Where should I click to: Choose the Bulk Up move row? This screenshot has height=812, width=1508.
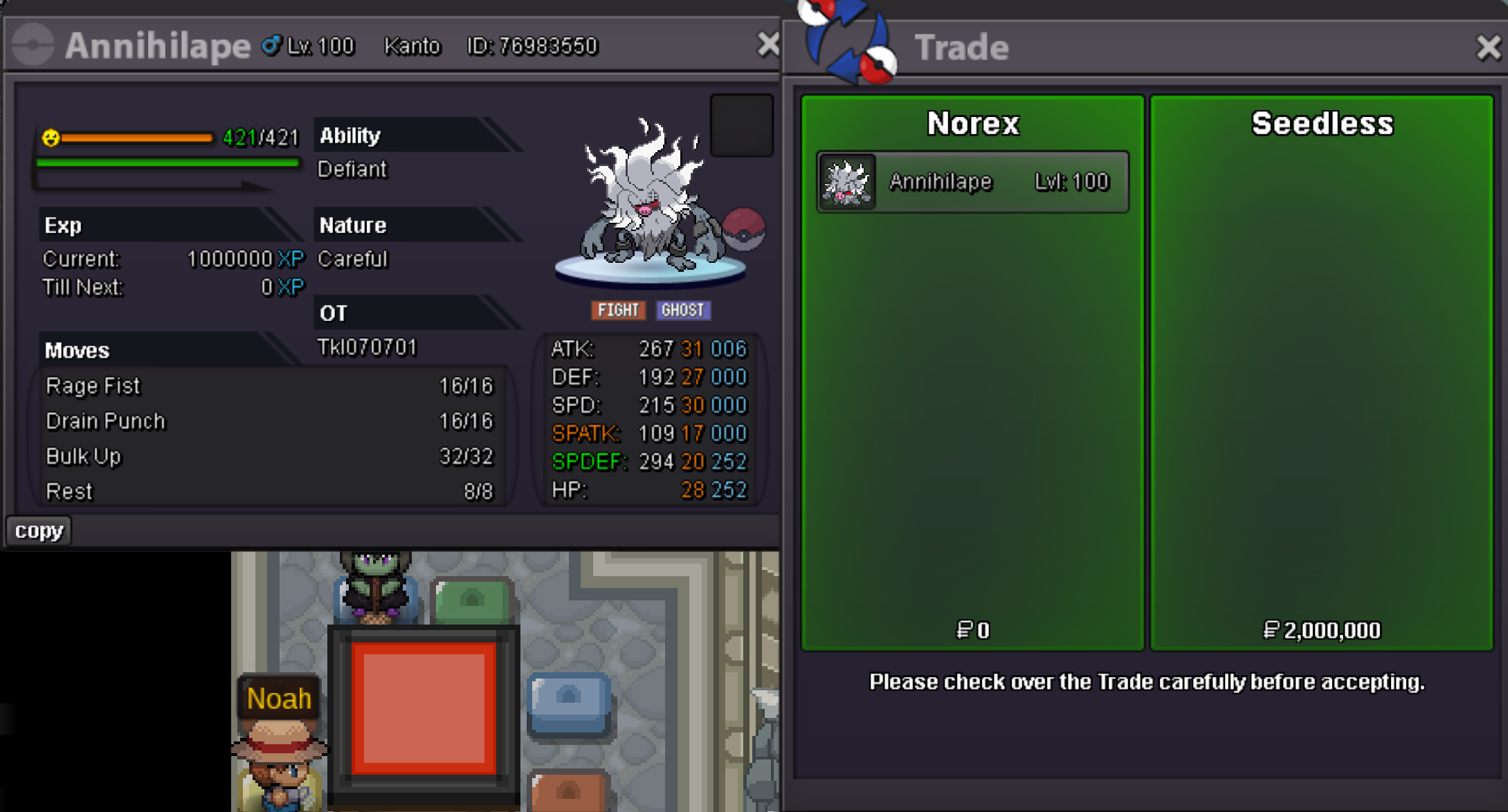click(269, 456)
